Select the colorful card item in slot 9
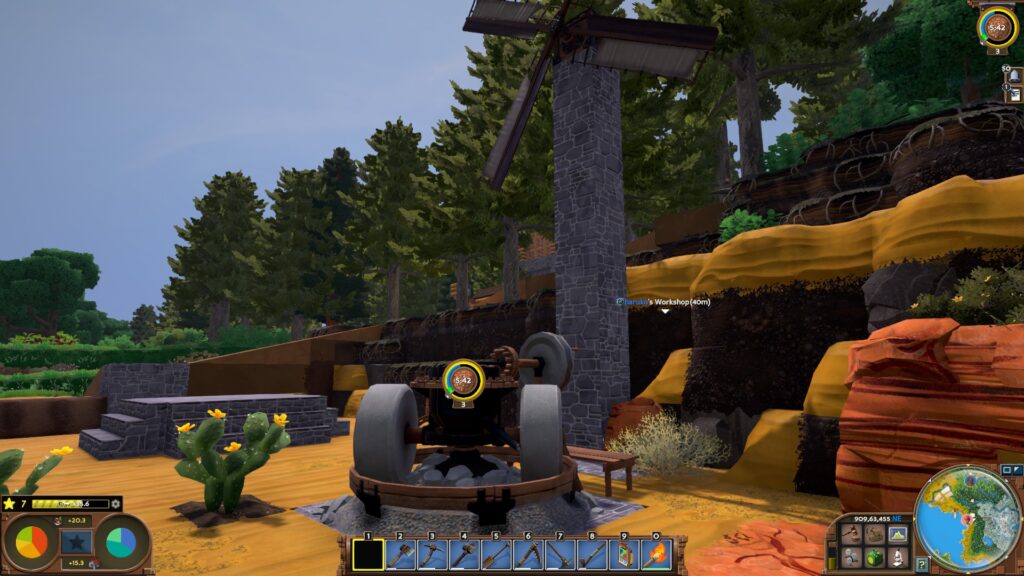Viewport: 1024px width, 576px height. (x=624, y=554)
